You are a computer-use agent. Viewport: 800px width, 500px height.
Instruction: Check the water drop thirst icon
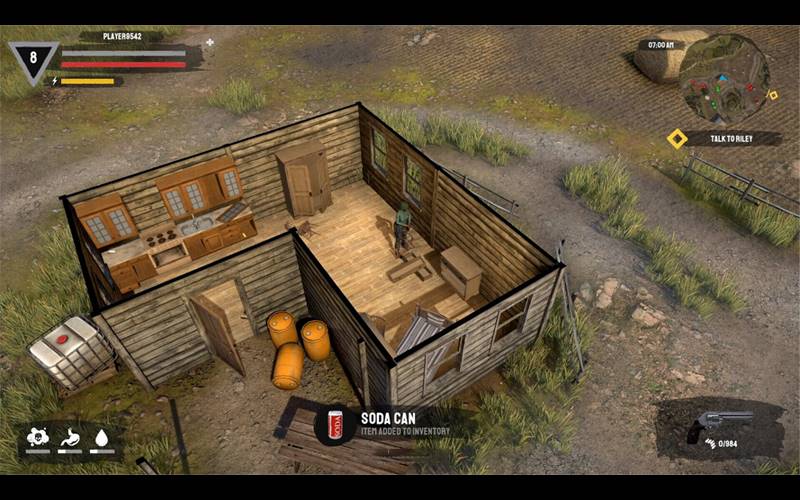(100, 436)
